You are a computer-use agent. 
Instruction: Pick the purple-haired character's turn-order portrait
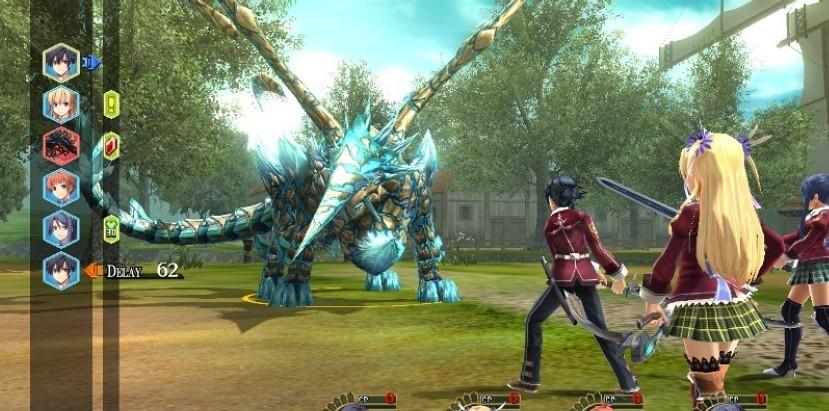tap(61, 229)
